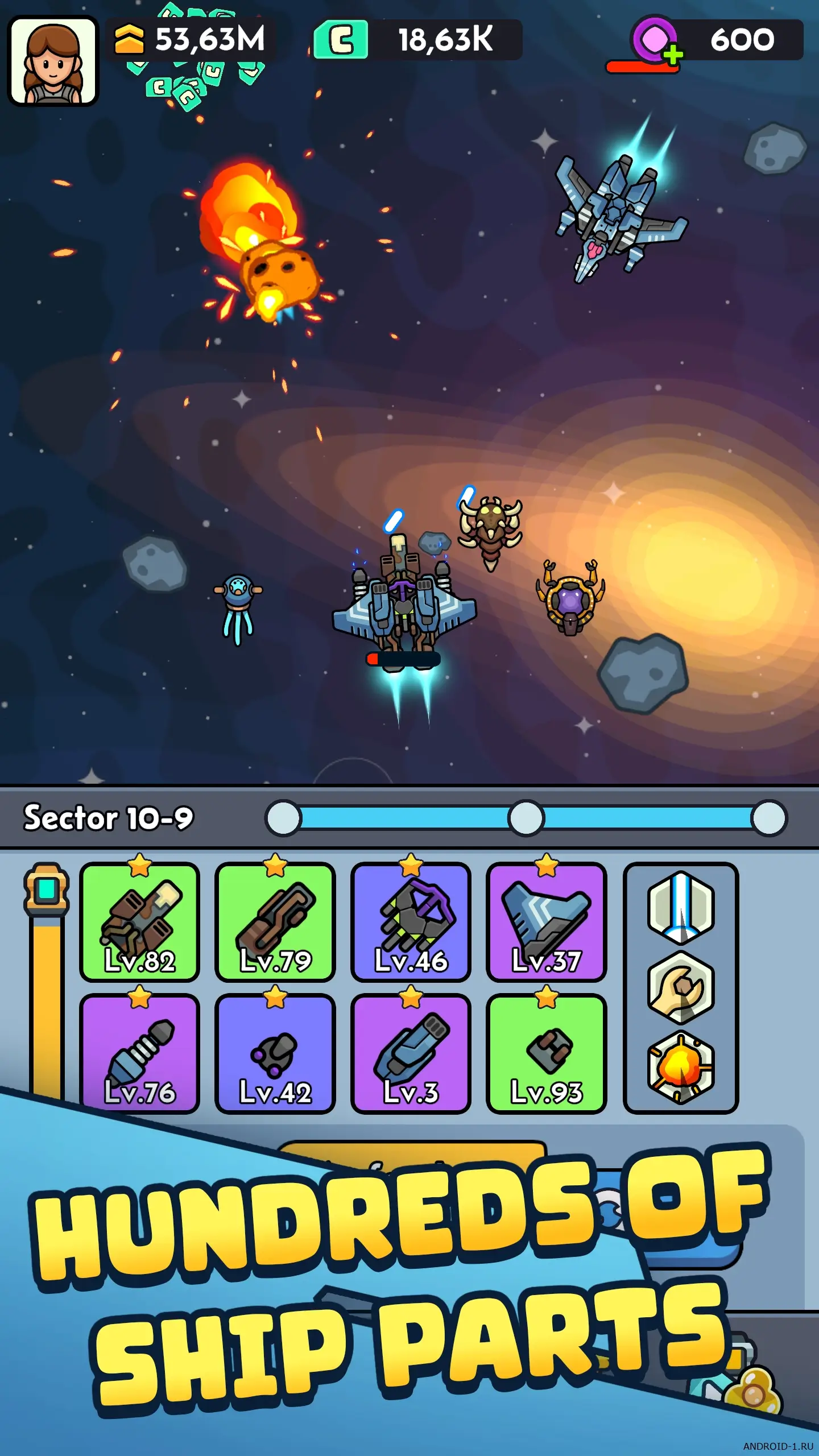Select the Lv.76 ship part slot

[140, 1053]
